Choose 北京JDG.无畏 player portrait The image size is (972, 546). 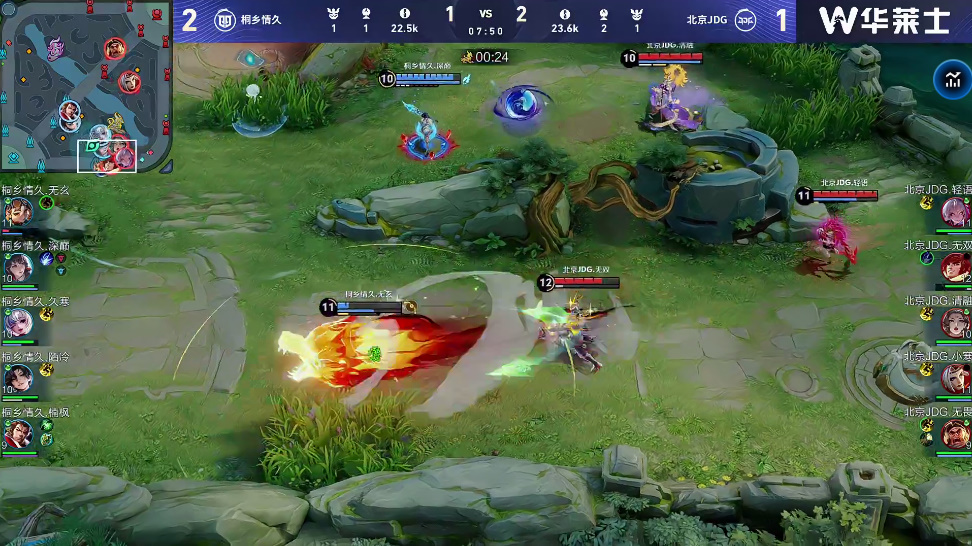coord(954,434)
